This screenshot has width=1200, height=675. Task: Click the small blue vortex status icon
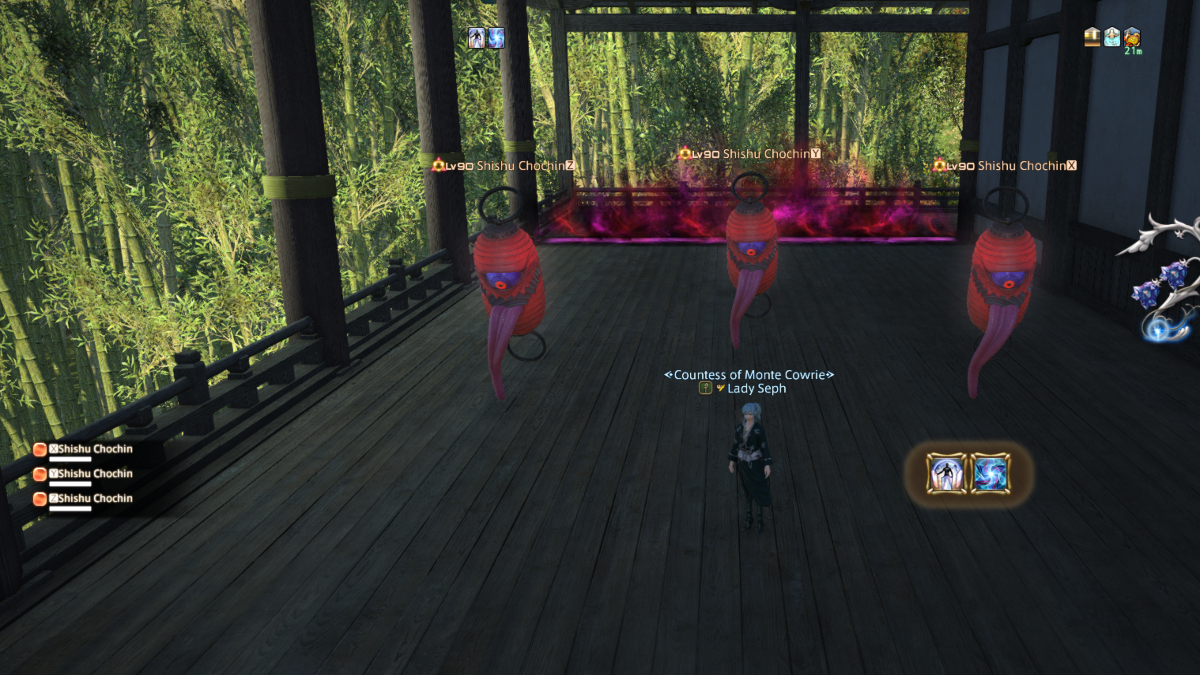pyautogui.click(x=495, y=38)
